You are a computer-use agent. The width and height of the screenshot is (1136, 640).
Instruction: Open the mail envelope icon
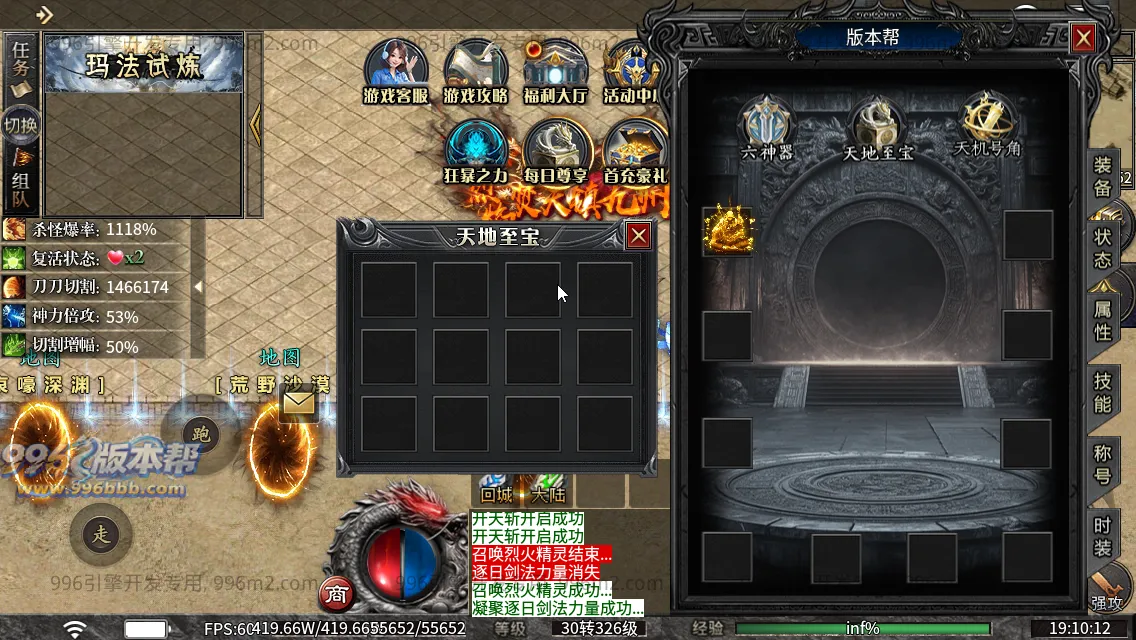(x=299, y=403)
